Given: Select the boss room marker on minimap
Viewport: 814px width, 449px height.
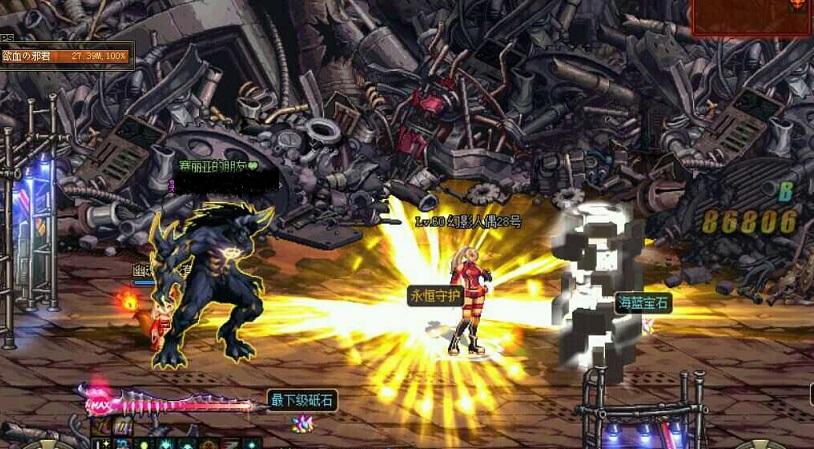Looking at the screenshot, I should click(x=797, y=5).
